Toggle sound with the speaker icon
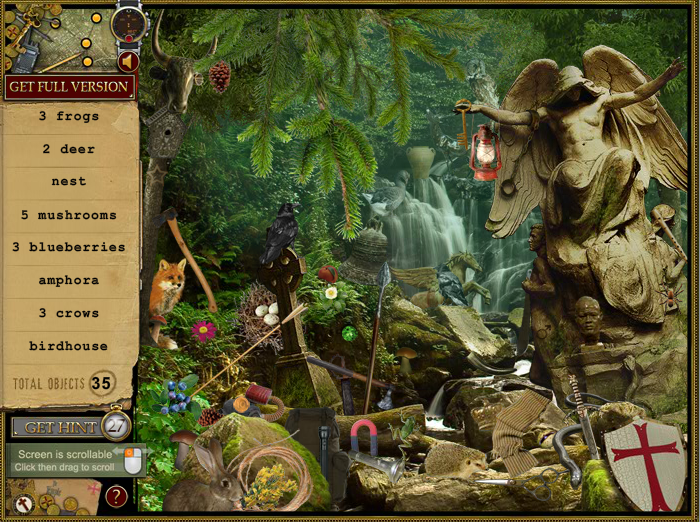The height and width of the screenshot is (522, 700). click(x=126, y=62)
